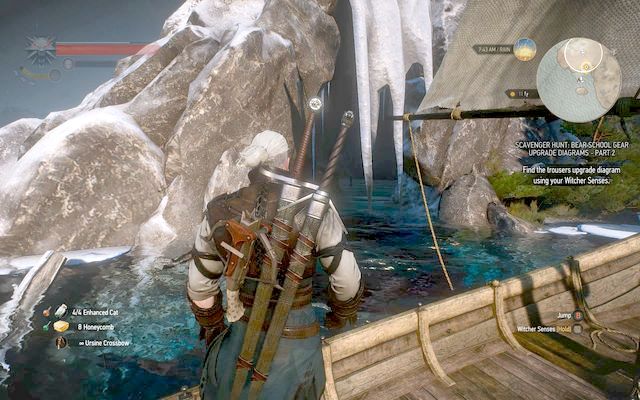Select the Enhanced Cat potion slot
The height and width of the screenshot is (400, 640).
[61, 311]
